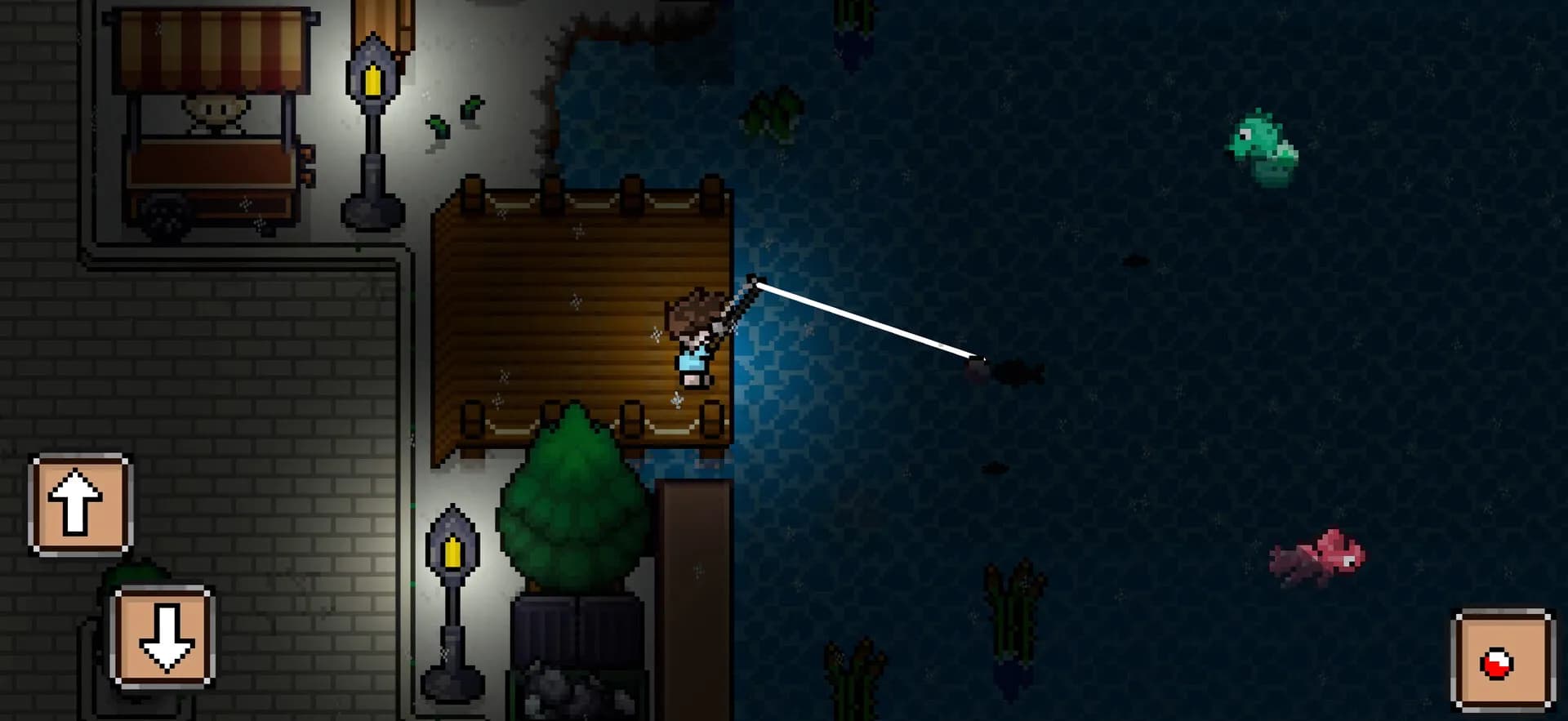Click the scattered green plants near the lamp post
This screenshot has height=721, width=1568.
coord(453,118)
